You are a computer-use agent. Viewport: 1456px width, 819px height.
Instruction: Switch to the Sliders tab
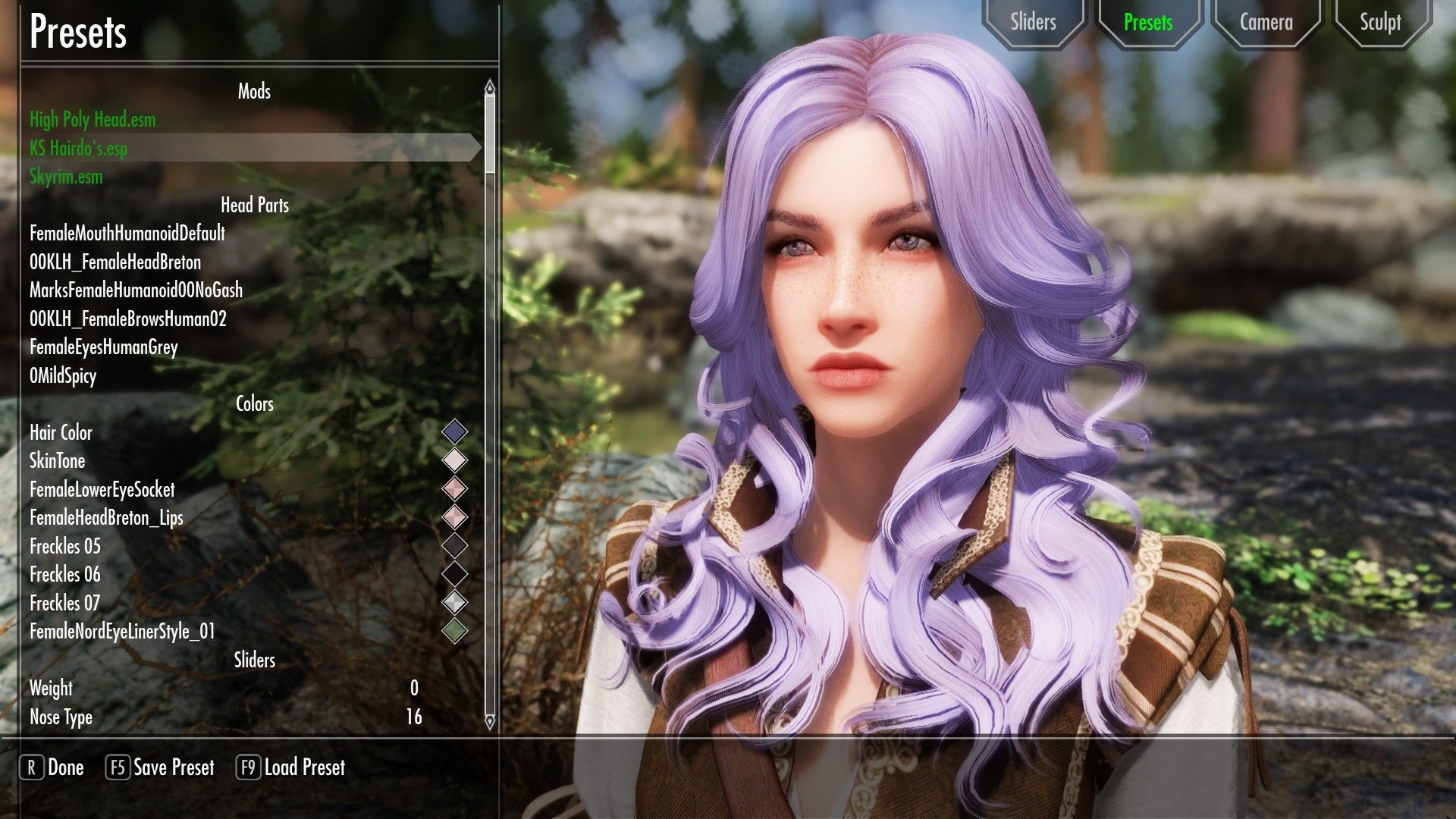(x=1034, y=22)
